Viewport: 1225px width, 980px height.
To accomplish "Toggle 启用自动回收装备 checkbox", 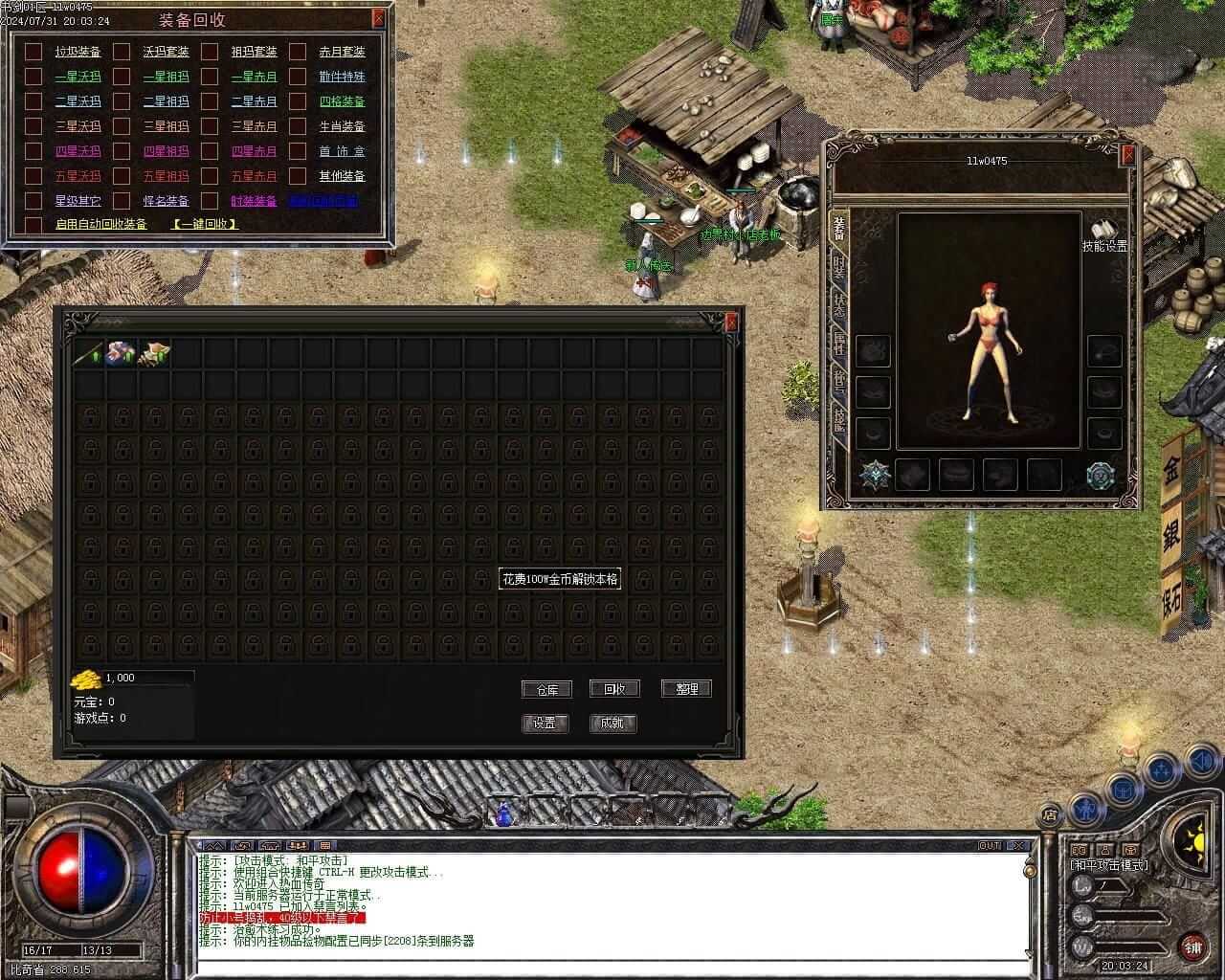I will tap(33, 224).
